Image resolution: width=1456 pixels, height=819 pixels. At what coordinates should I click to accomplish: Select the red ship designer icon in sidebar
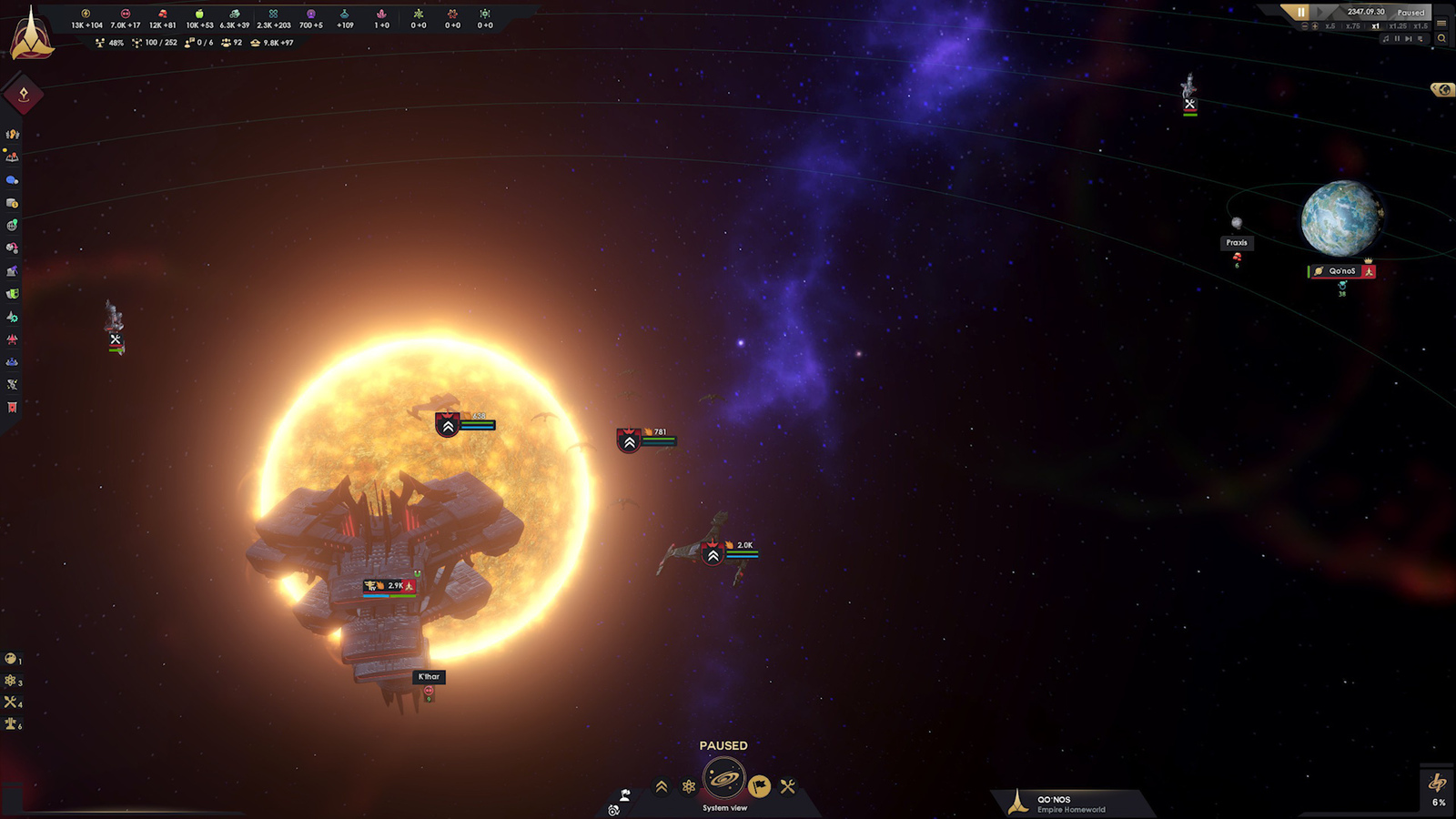[12, 339]
